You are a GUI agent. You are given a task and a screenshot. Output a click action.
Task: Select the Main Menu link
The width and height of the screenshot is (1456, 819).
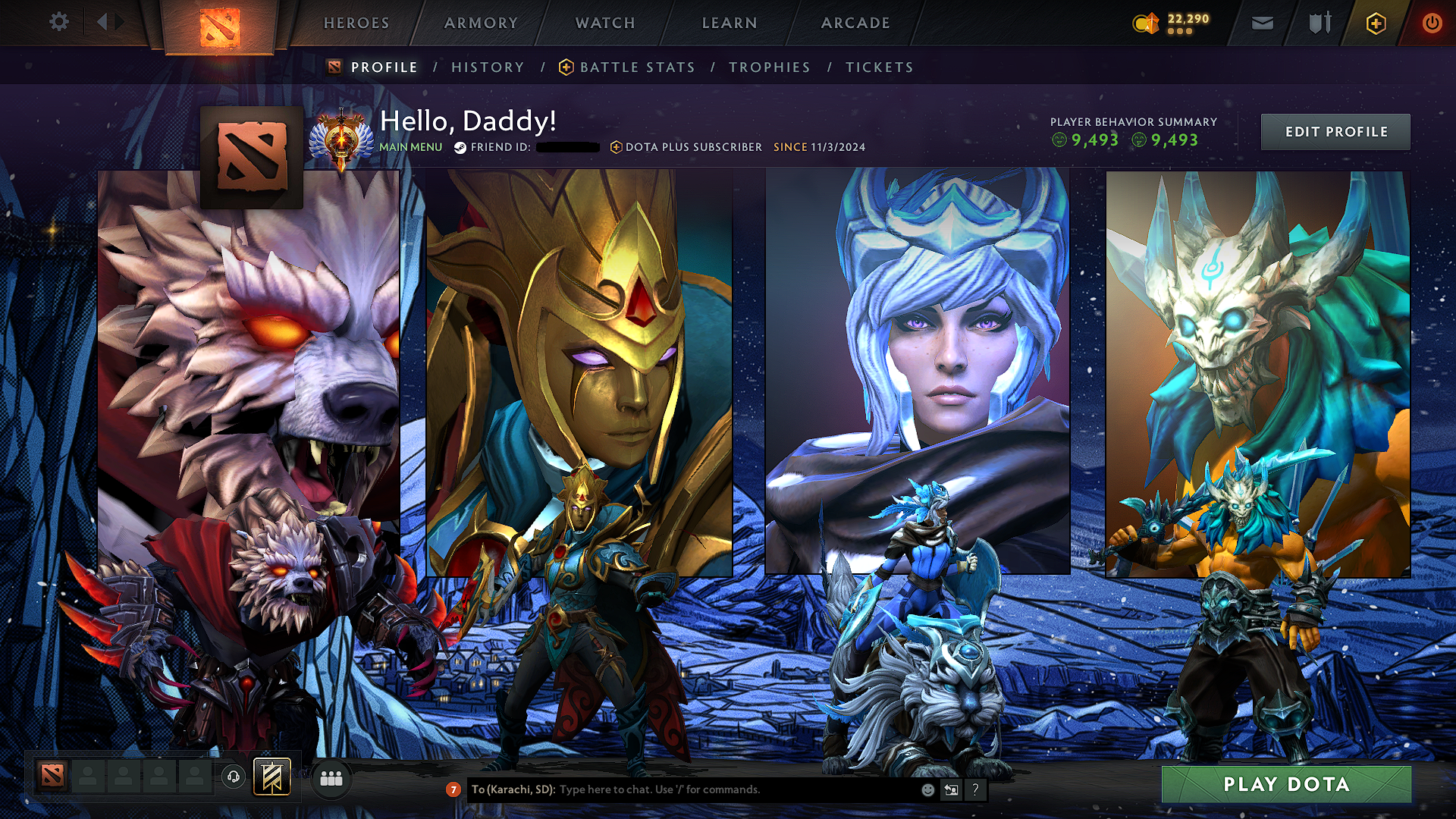click(410, 148)
